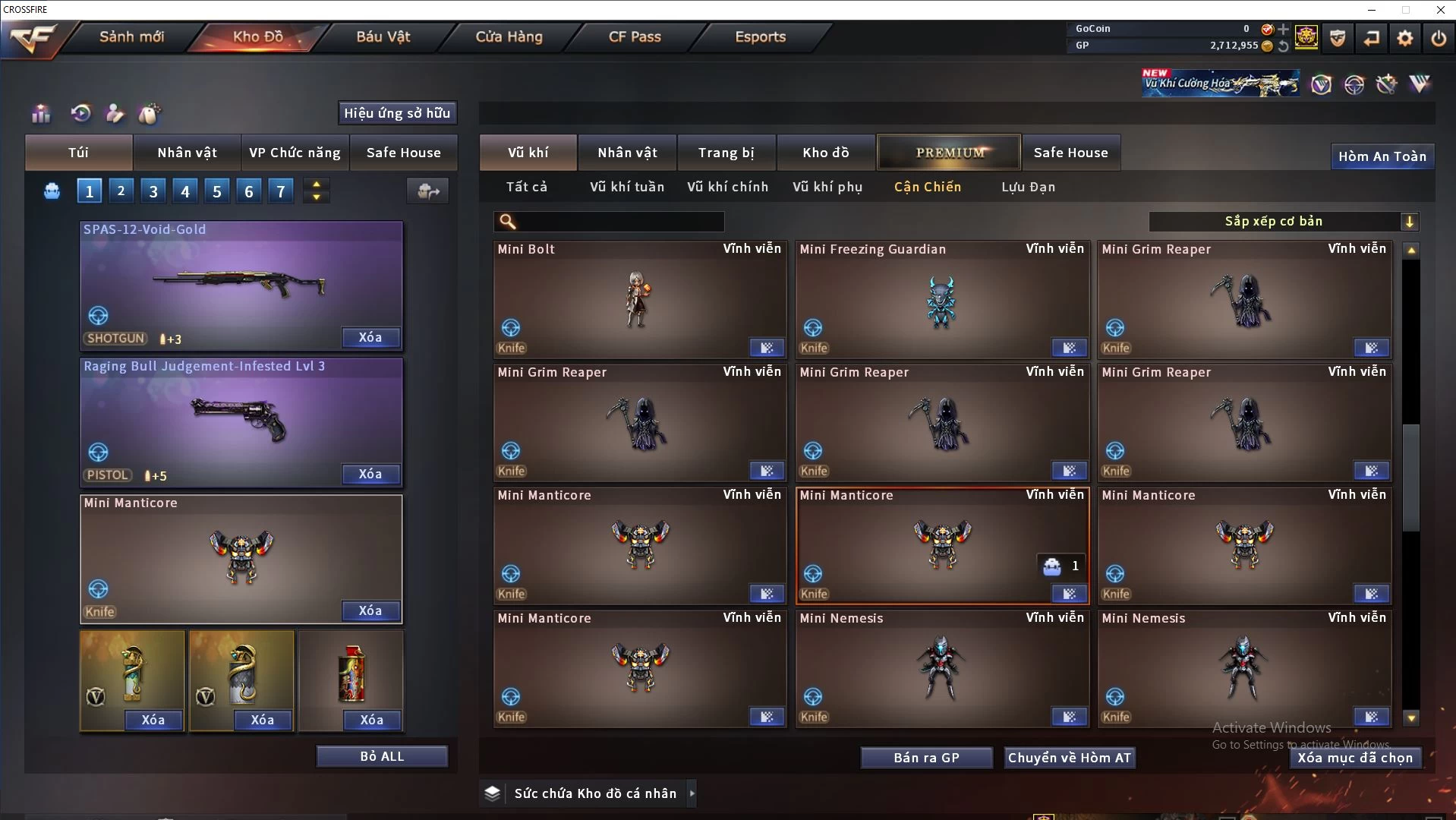Show the Lựu Đạn grenade category

[1028, 187]
